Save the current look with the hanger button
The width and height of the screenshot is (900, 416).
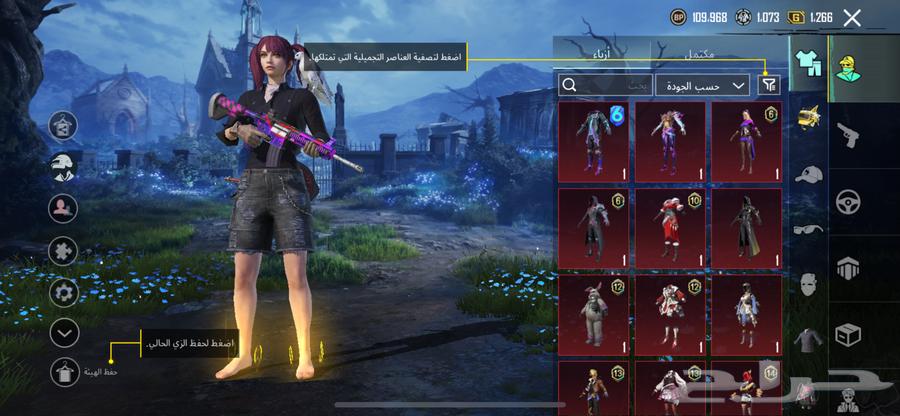[64, 372]
